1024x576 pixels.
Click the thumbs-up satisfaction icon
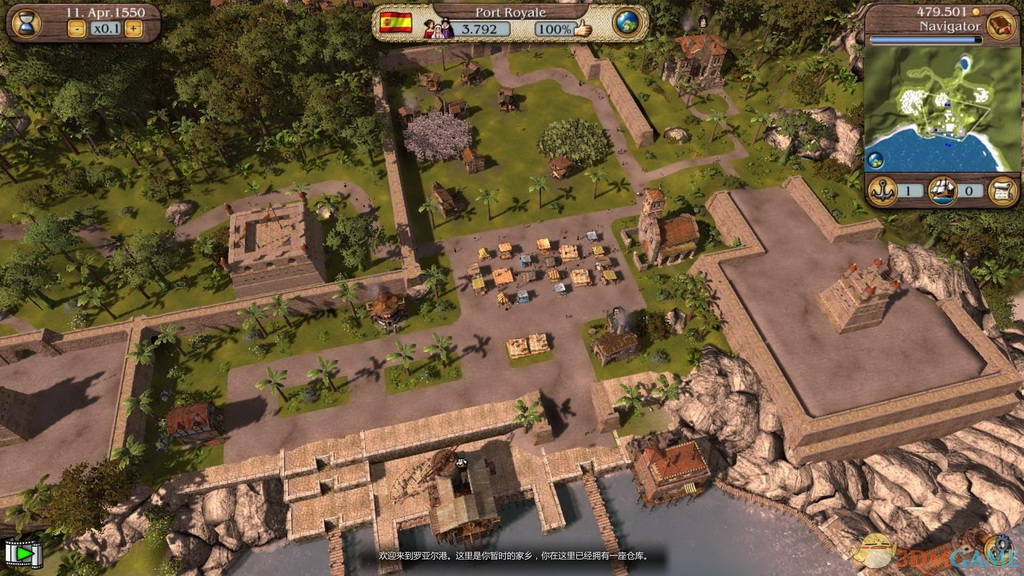click(x=582, y=29)
